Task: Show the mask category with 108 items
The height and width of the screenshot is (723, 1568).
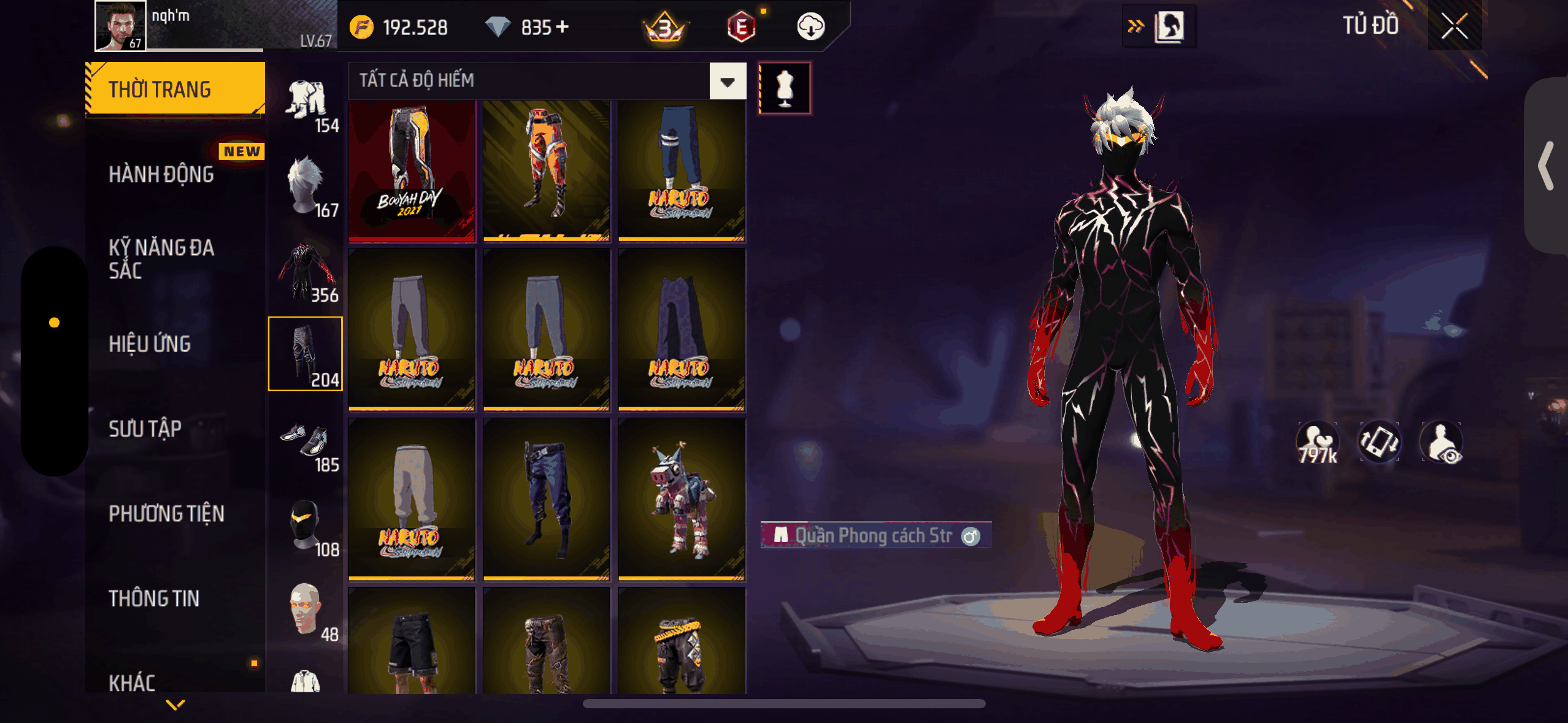Action: point(306,526)
